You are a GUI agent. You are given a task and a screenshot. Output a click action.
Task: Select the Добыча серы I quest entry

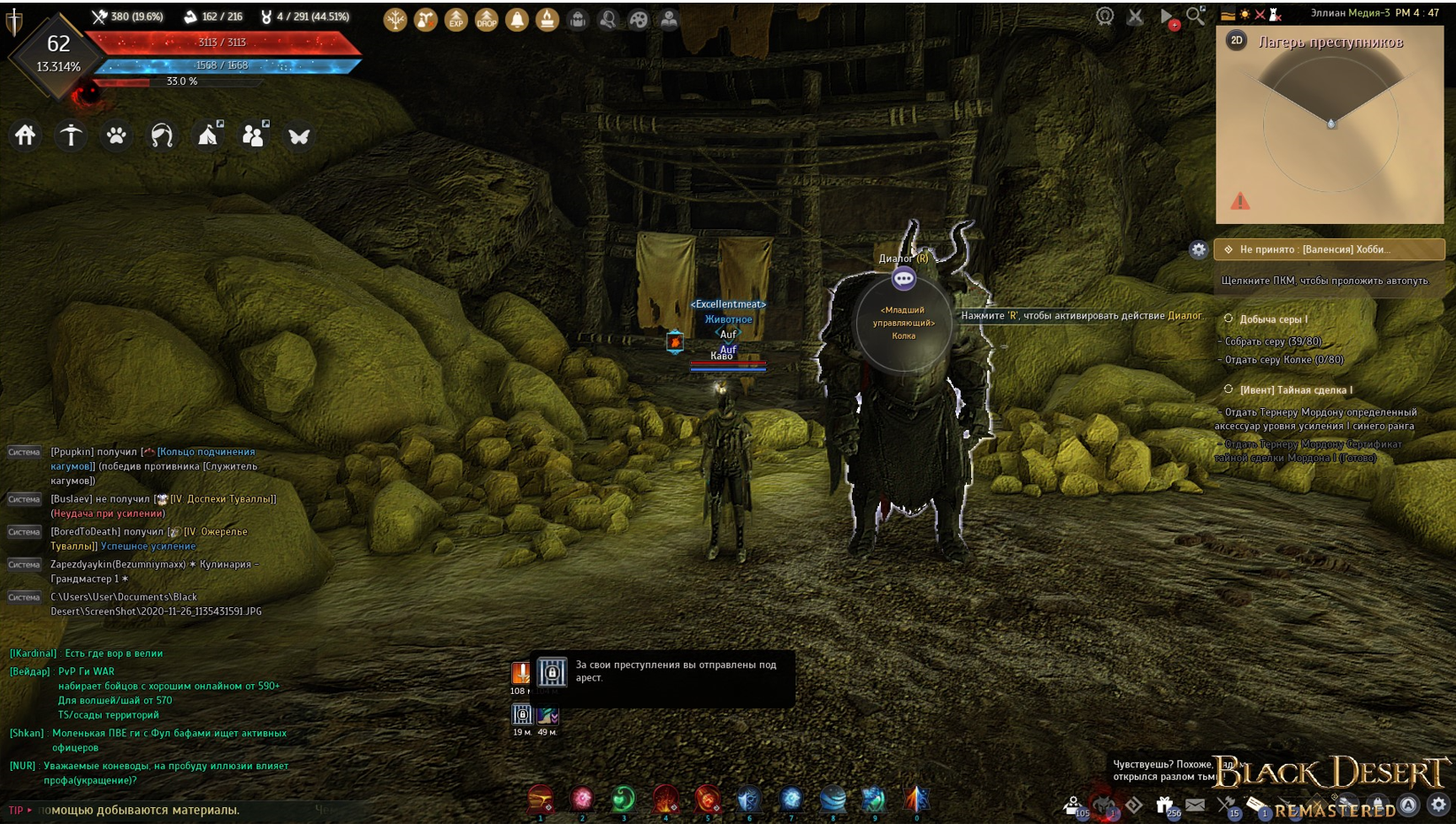pyautogui.click(x=1273, y=319)
